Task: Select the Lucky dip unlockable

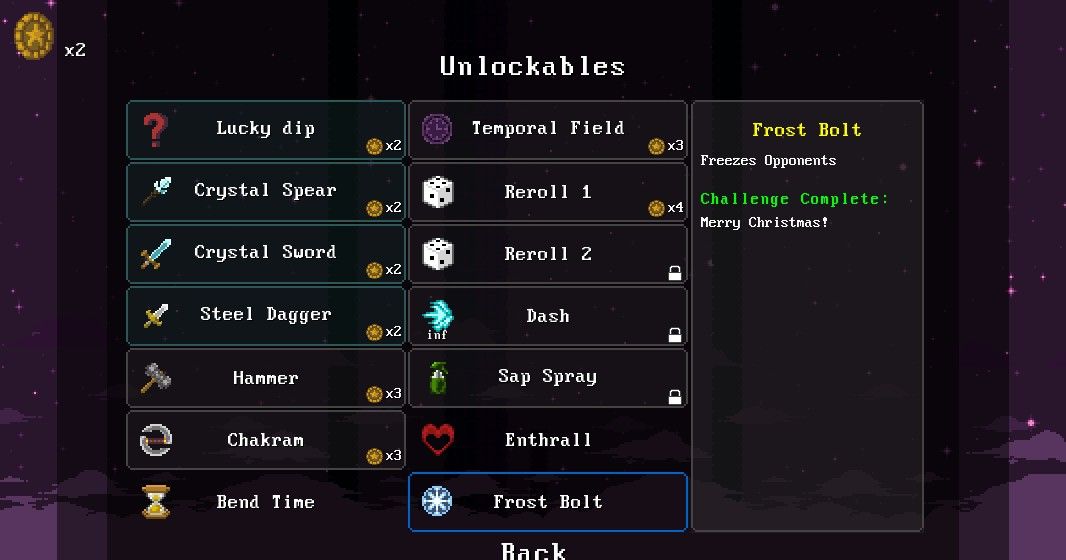Action: pos(265,129)
